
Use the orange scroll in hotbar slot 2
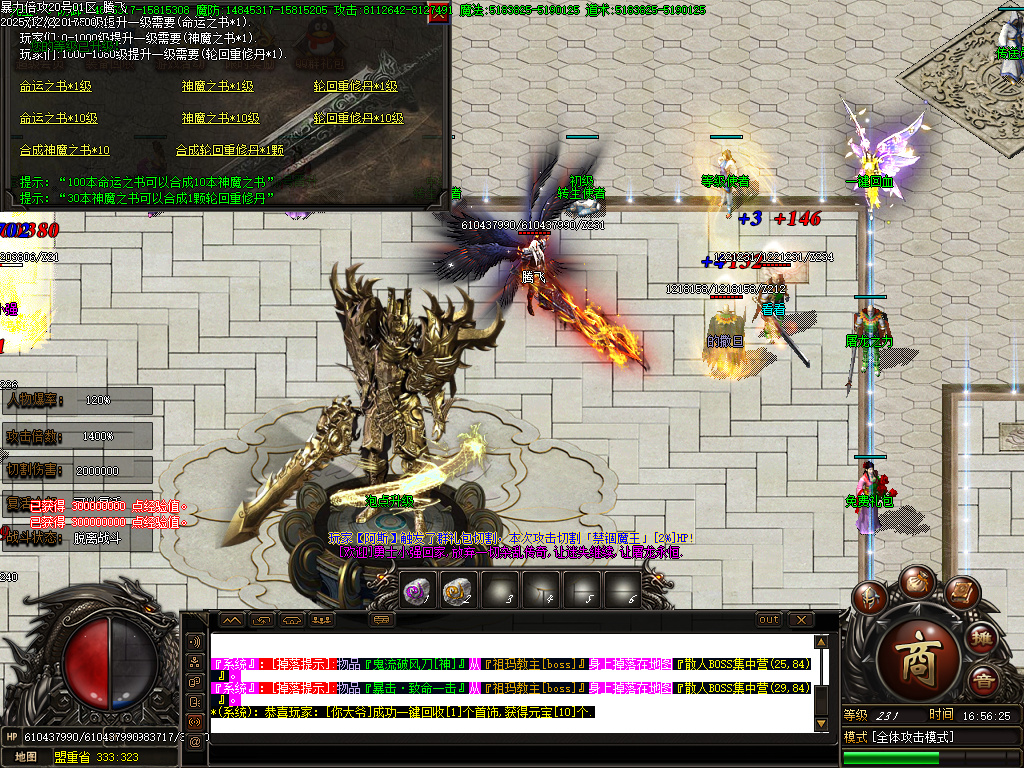click(x=457, y=591)
